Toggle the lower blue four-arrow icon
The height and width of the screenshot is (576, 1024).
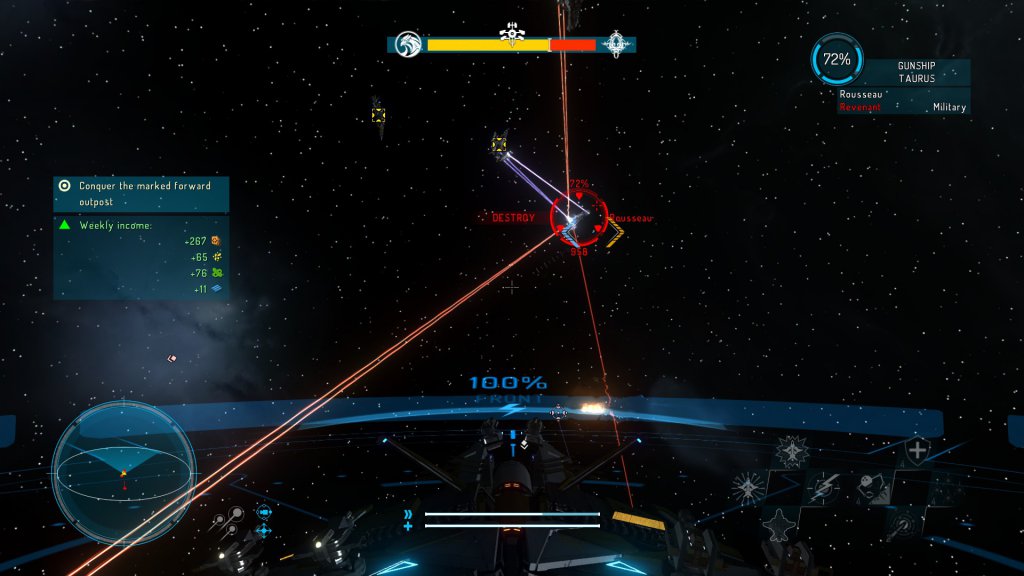pyautogui.click(x=264, y=530)
